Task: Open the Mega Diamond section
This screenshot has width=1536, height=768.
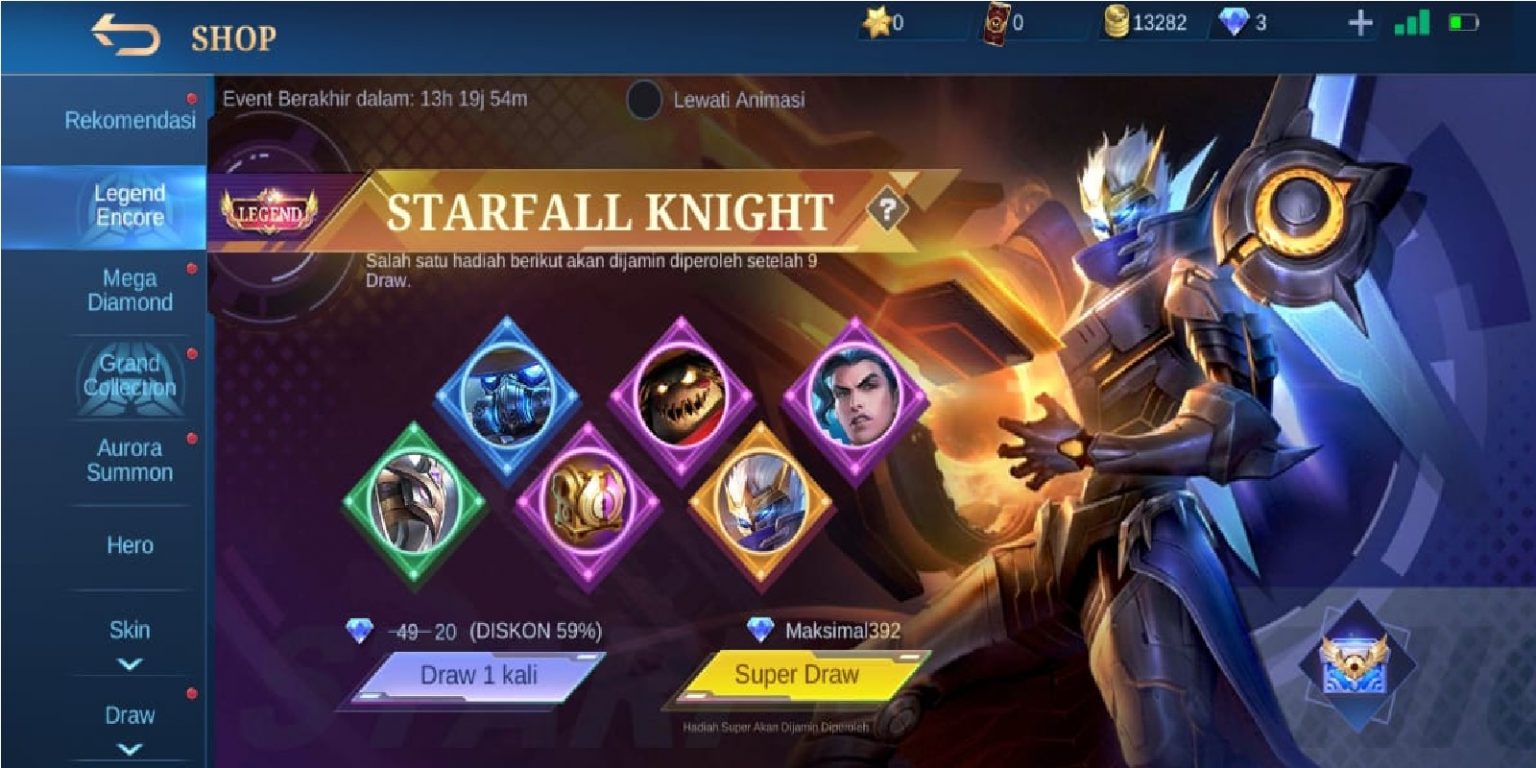Action: click(x=130, y=290)
